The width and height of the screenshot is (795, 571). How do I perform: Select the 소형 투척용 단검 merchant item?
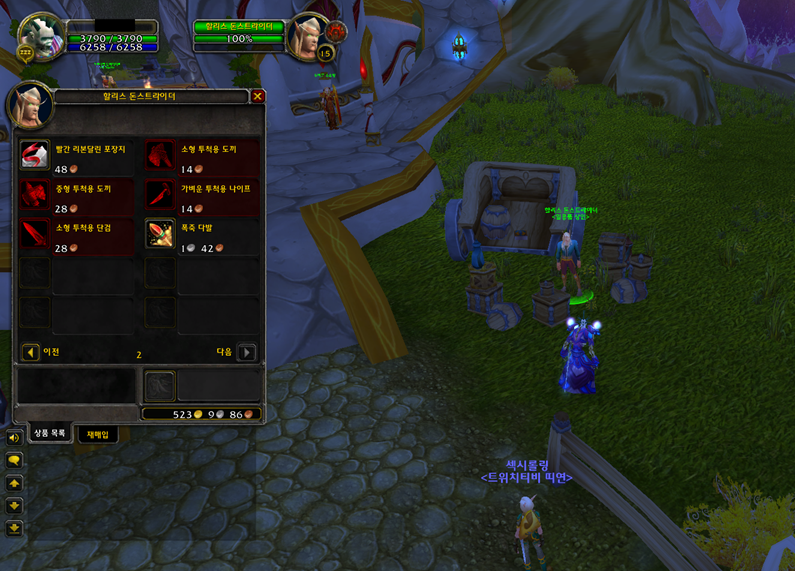35,233
